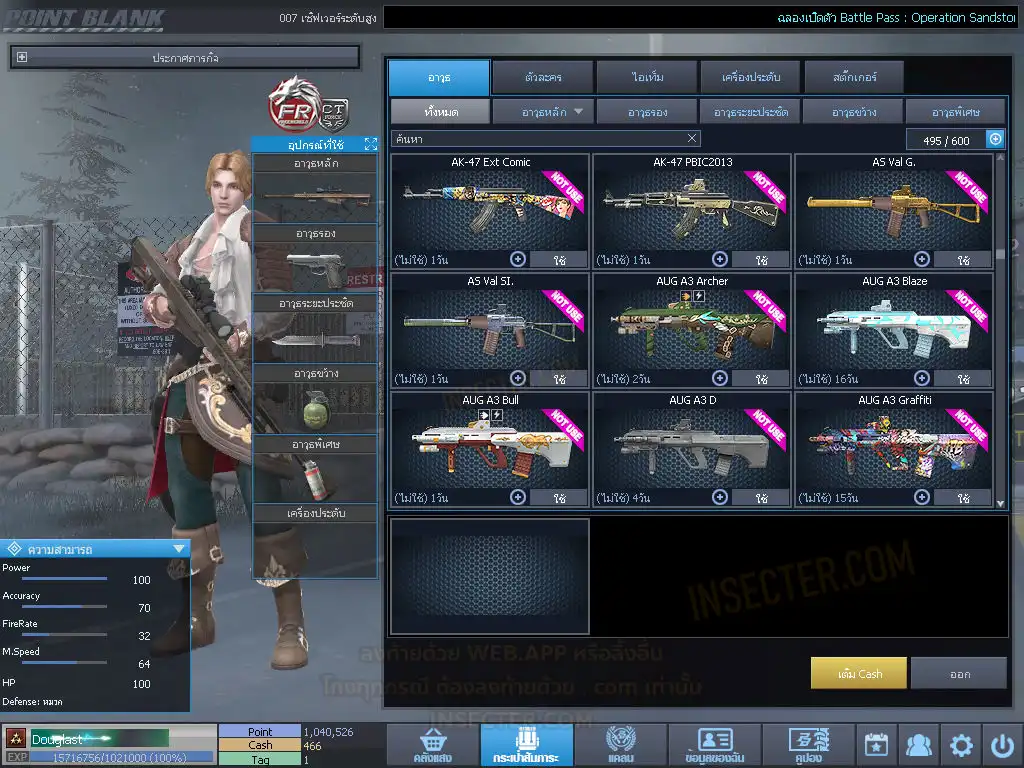Select the เครื่องประดับ tab
The height and width of the screenshot is (768, 1024).
click(749, 77)
